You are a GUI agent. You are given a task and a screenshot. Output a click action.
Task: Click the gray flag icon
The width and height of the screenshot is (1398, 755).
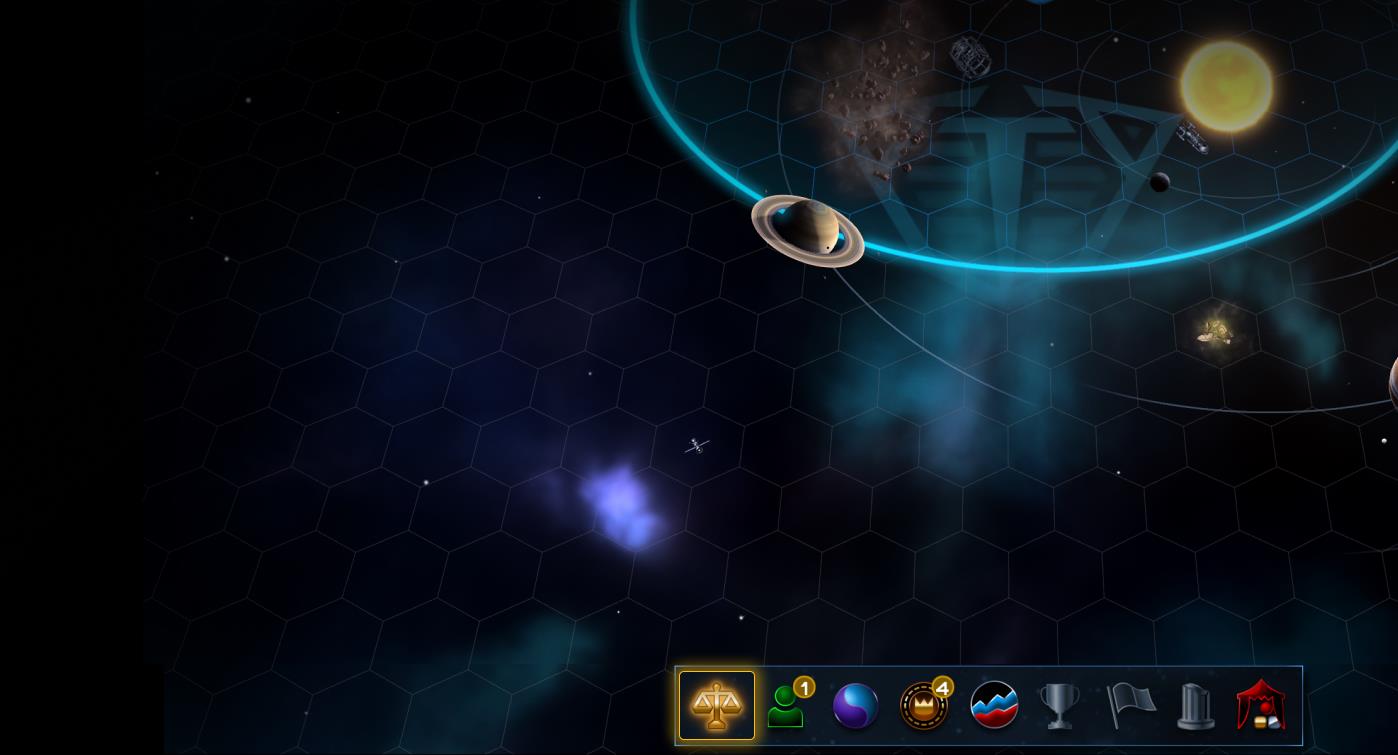[x=1130, y=706]
